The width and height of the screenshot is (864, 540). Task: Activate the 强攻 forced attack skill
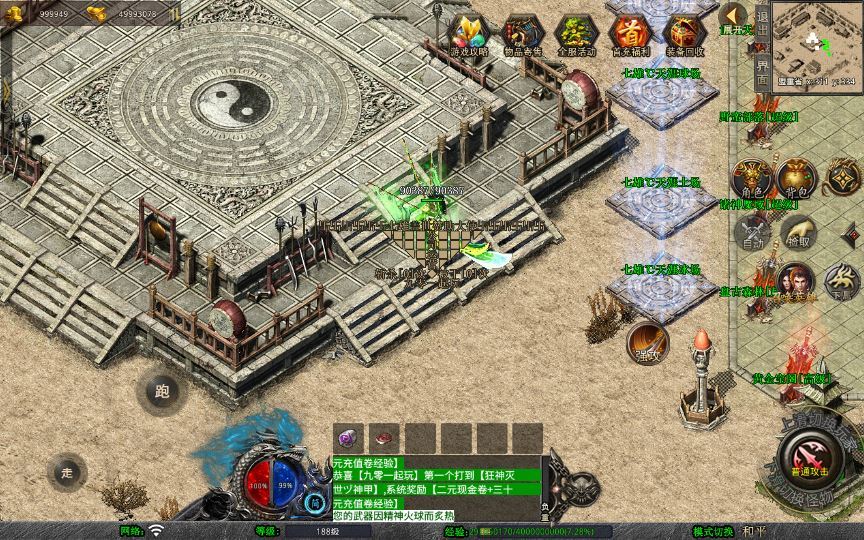(x=647, y=343)
